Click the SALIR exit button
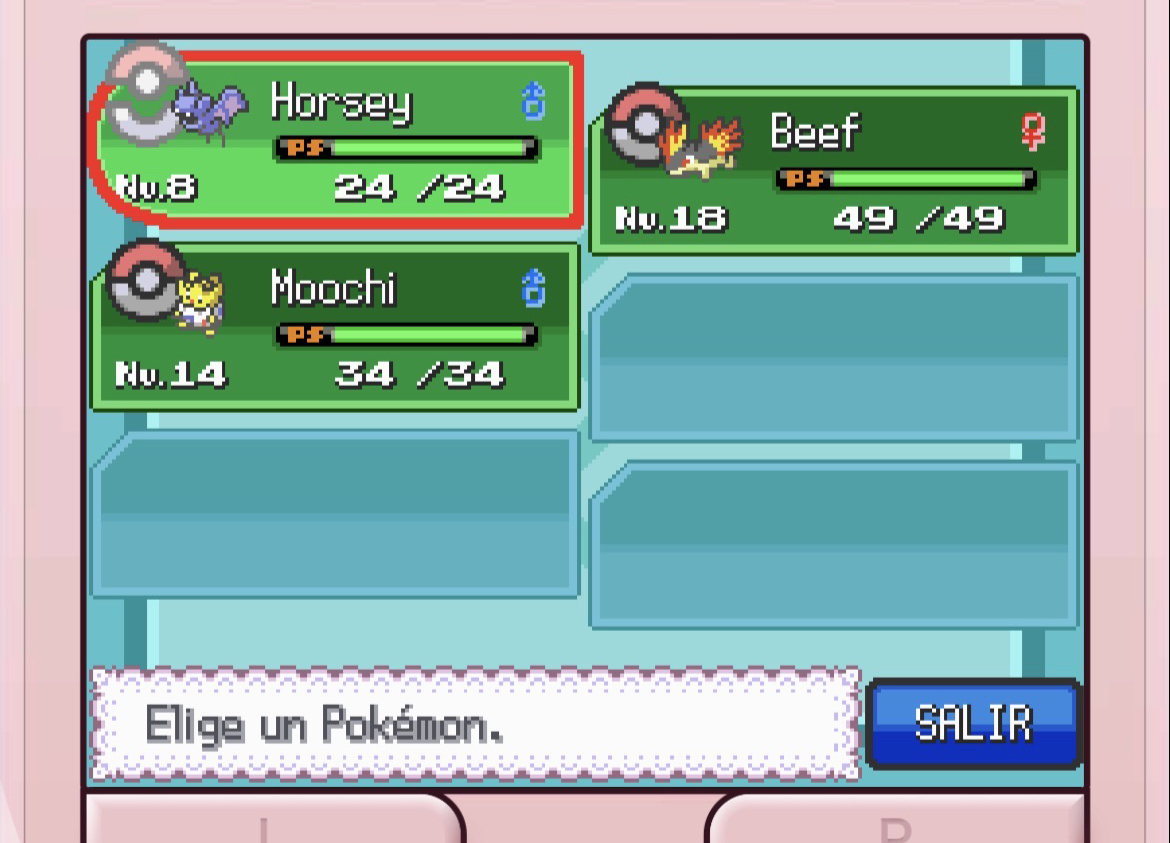 973,724
